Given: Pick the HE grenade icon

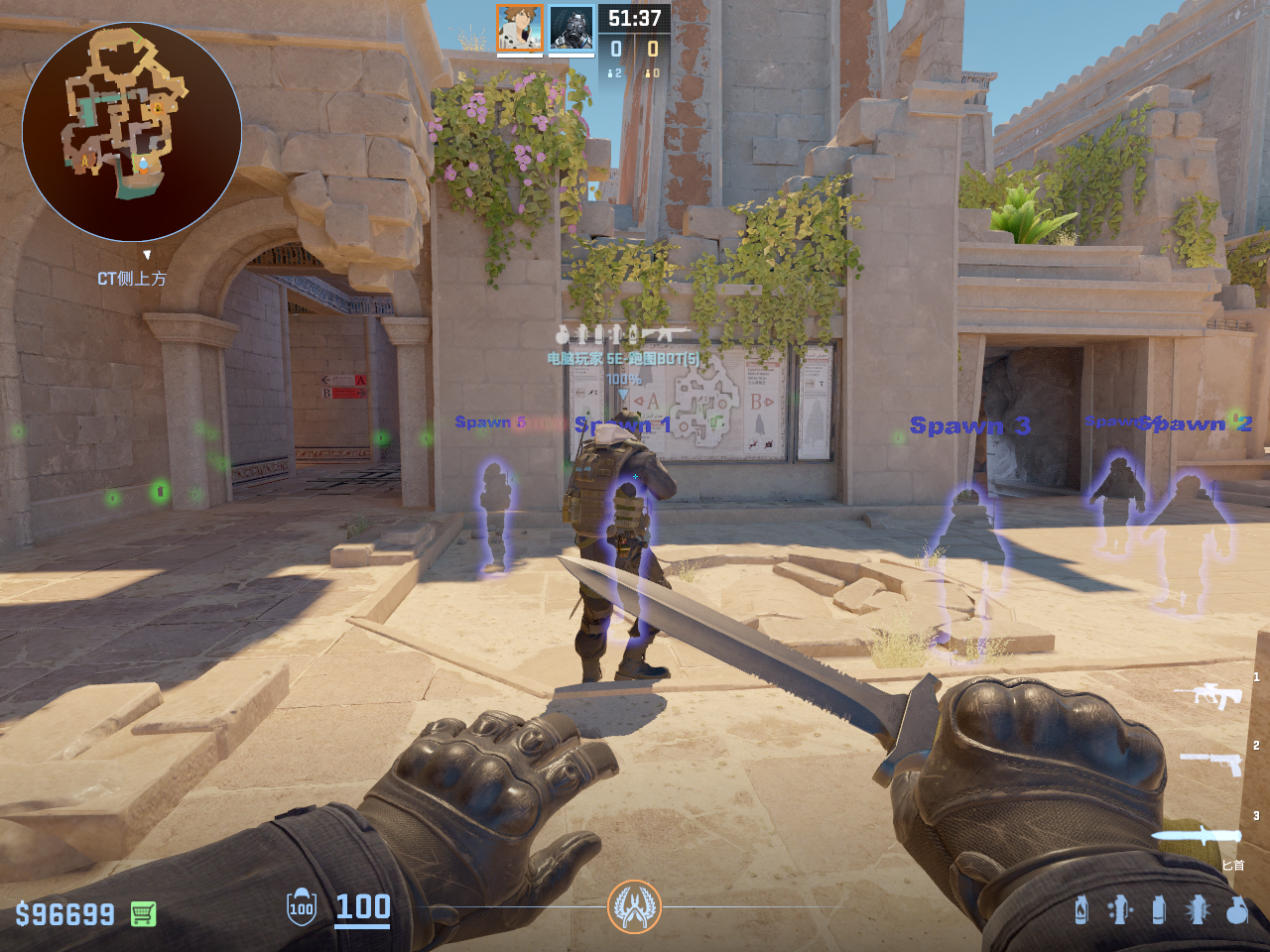Looking at the screenshot, I should (1236, 909).
